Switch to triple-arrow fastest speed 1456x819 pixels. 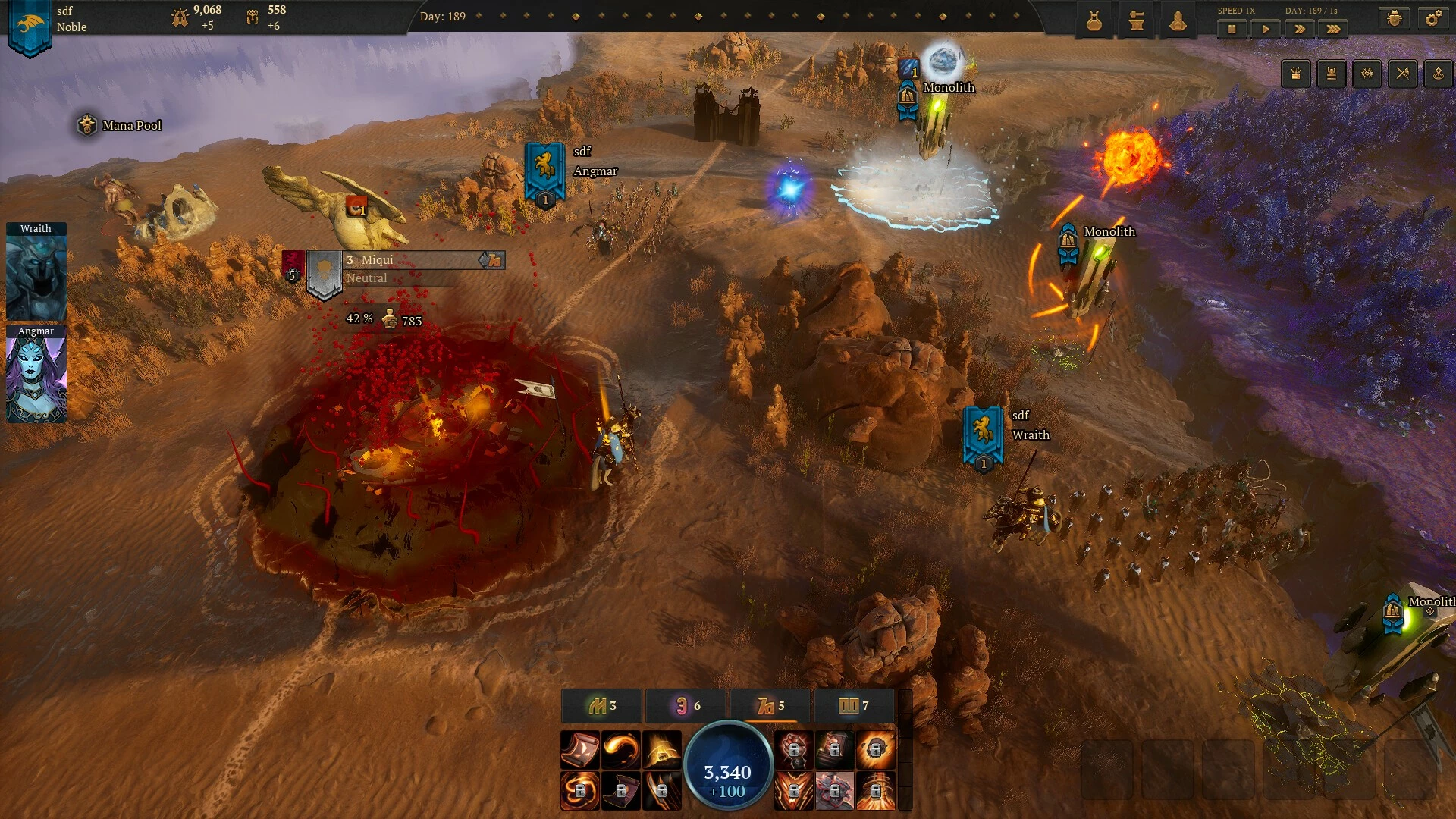(x=1333, y=29)
